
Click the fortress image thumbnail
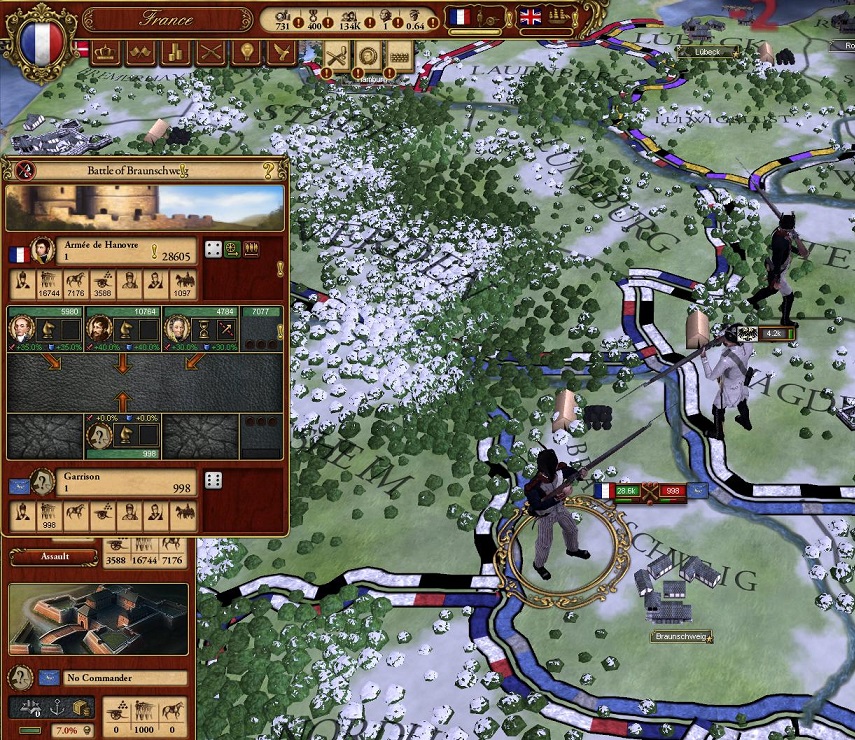97,620
